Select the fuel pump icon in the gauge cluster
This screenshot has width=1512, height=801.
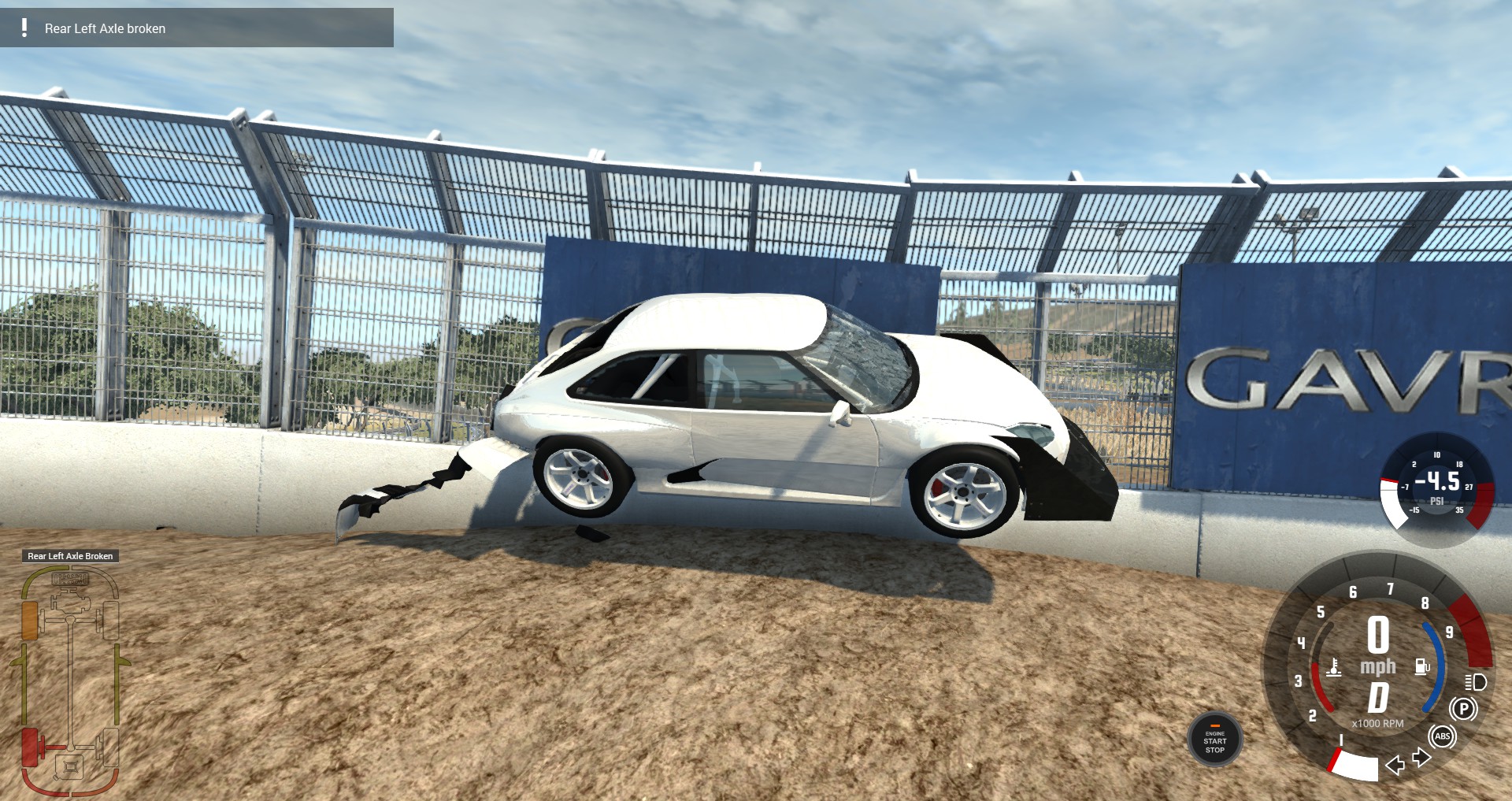[x=1422, y=666]
